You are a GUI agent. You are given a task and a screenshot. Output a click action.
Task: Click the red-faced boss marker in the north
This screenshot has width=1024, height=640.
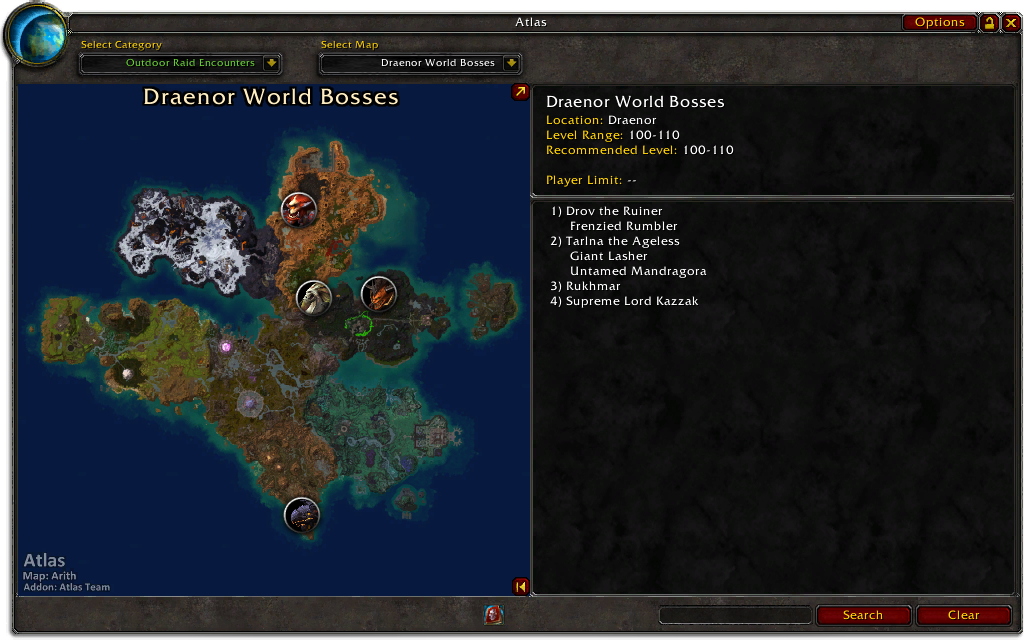click(299, 209)
